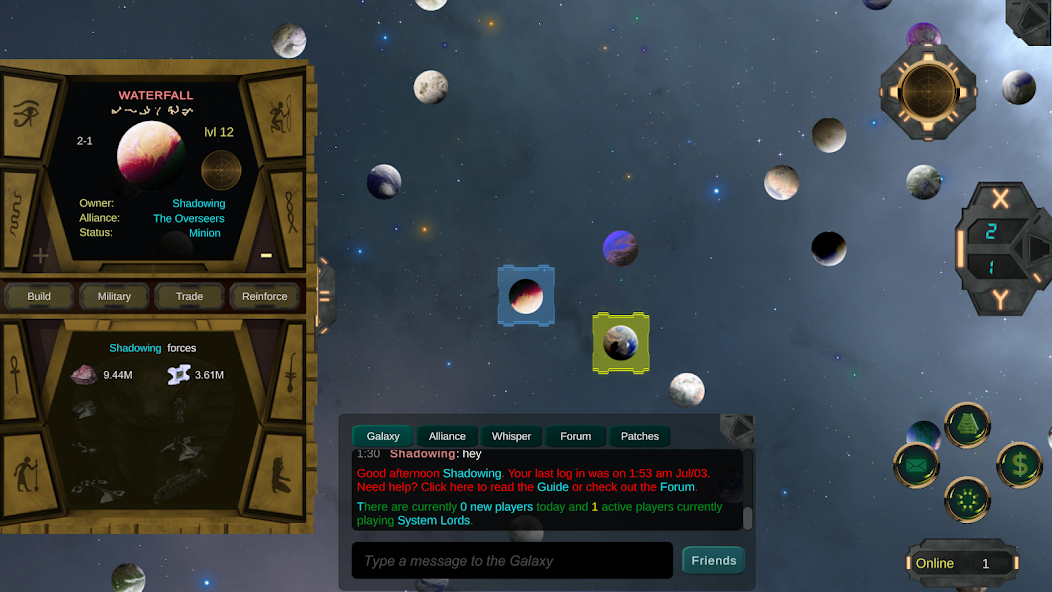Open the mail envelope icon
The height and width of the screenshot is (592, 1052).
(x=916, y=465)
